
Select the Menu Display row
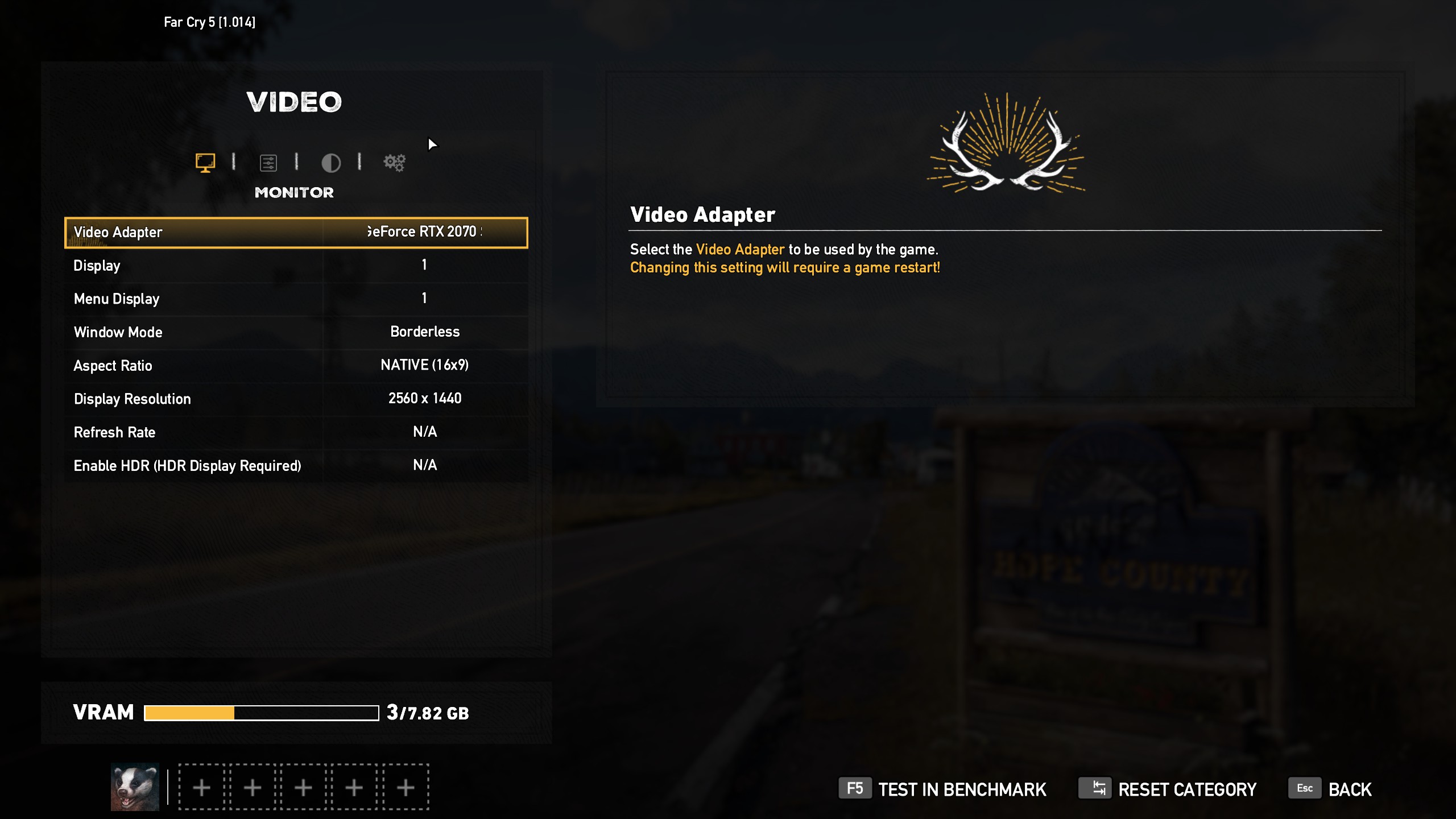point(296,299)
